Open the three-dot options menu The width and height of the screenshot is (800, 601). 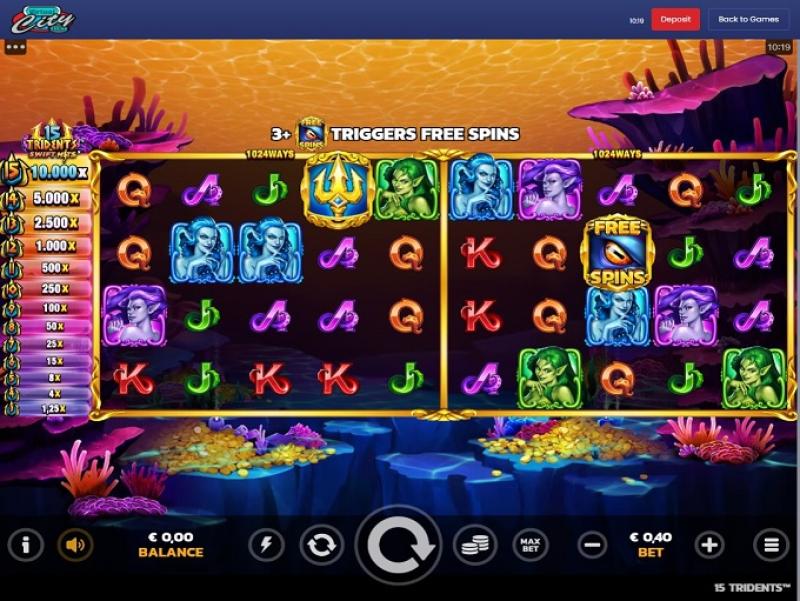pos(15,46)
